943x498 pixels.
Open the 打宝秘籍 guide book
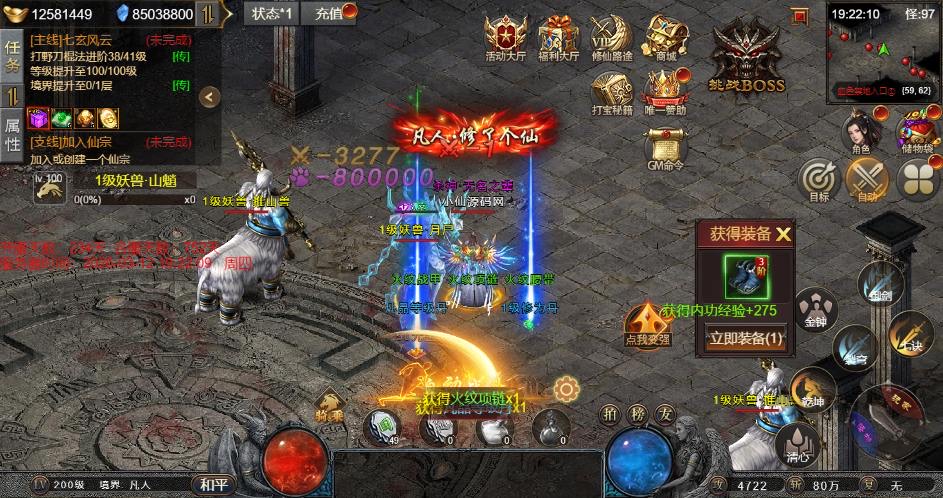[x=609, y=91]
